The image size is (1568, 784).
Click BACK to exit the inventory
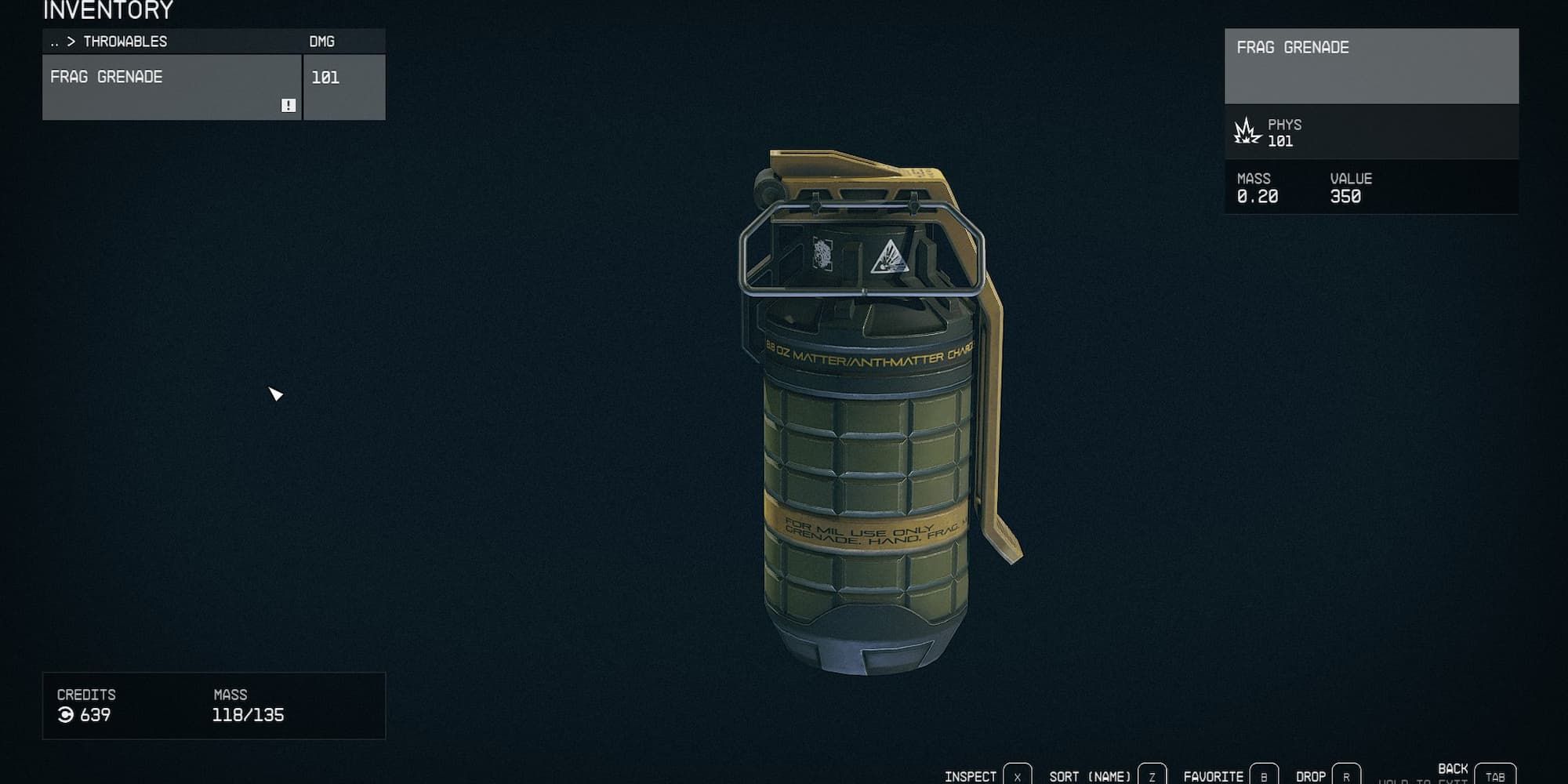1455,770
